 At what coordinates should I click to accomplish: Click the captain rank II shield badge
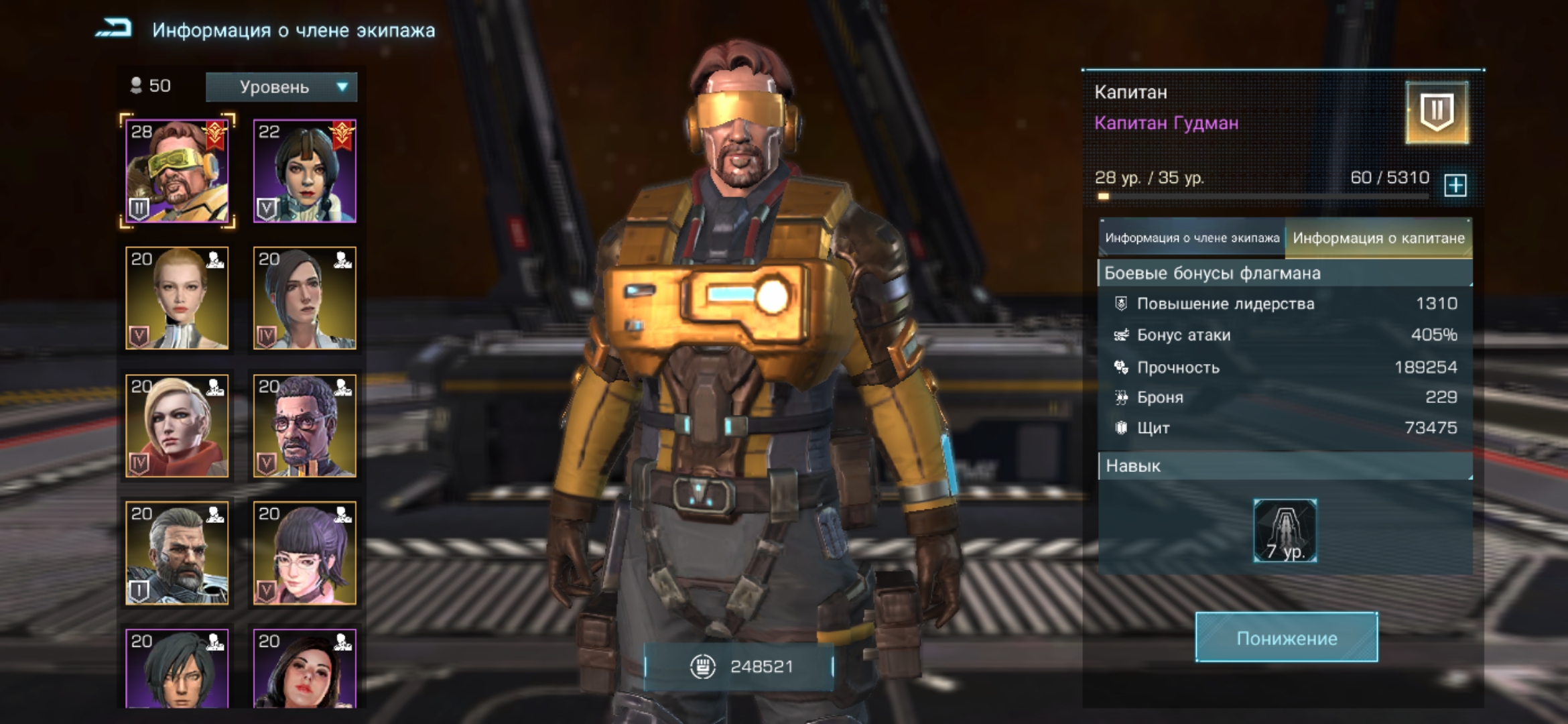pyautogui.click(x=1437, y=113)
